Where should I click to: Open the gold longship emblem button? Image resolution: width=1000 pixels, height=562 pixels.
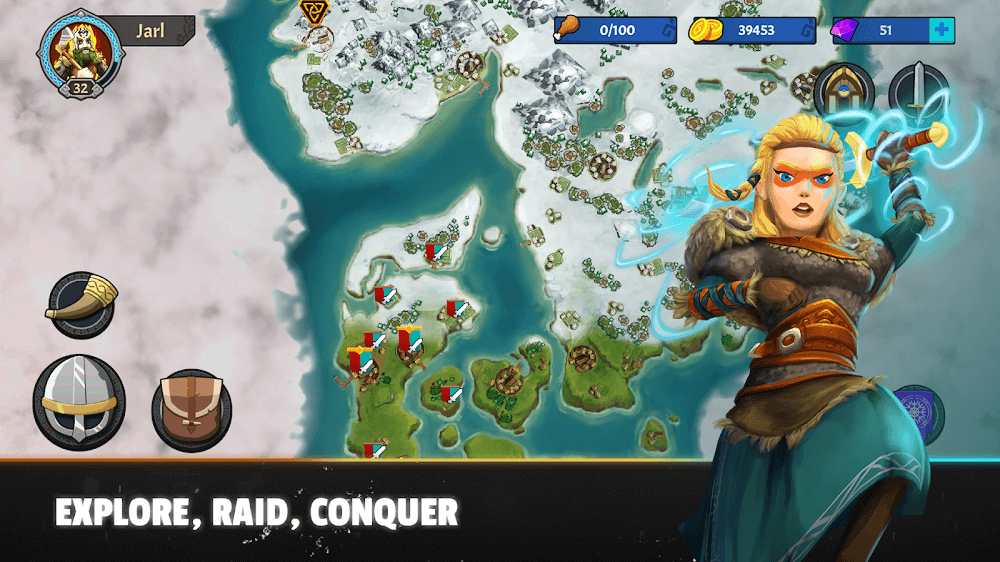(843, 90)
